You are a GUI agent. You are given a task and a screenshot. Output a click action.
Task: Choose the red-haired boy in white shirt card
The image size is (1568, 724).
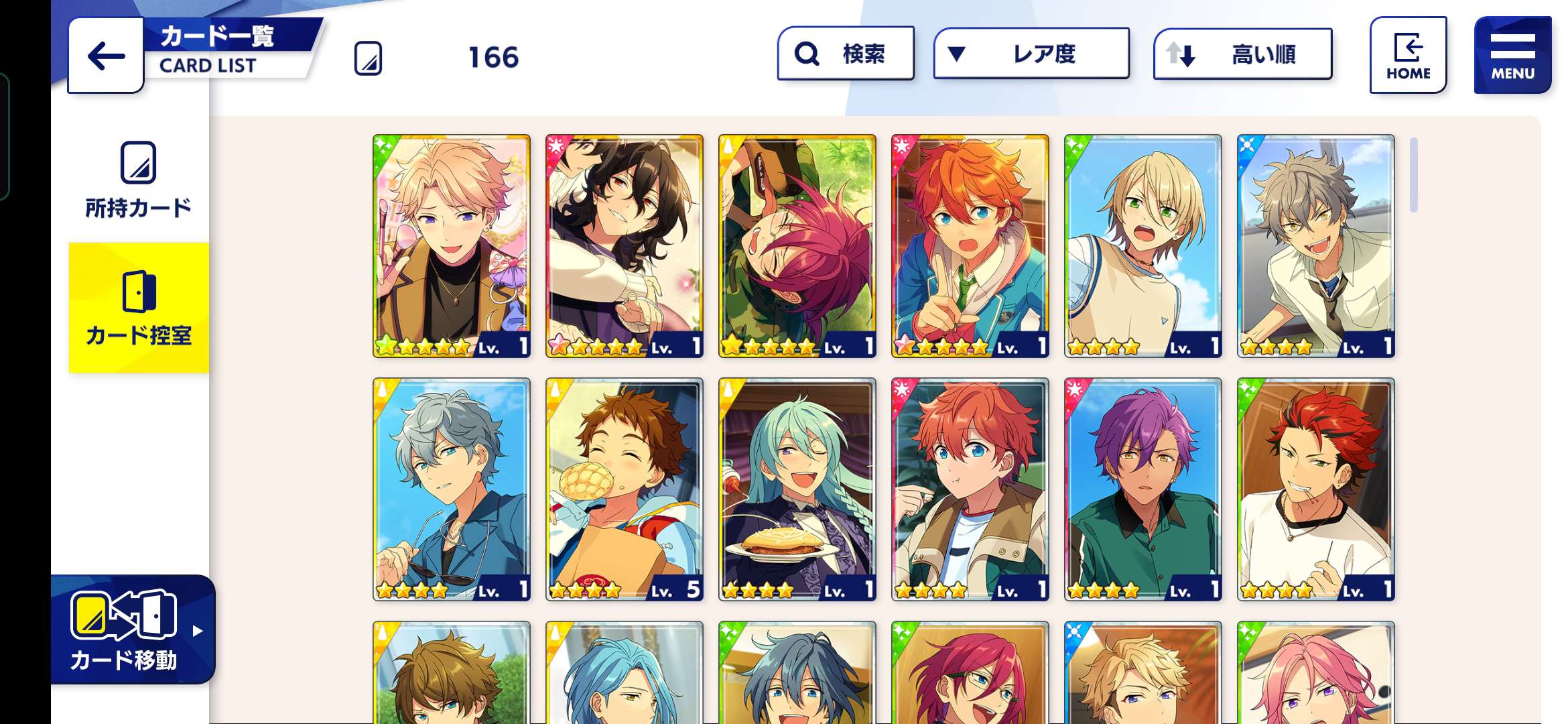pyautogui.click(x=1316, y=489)
